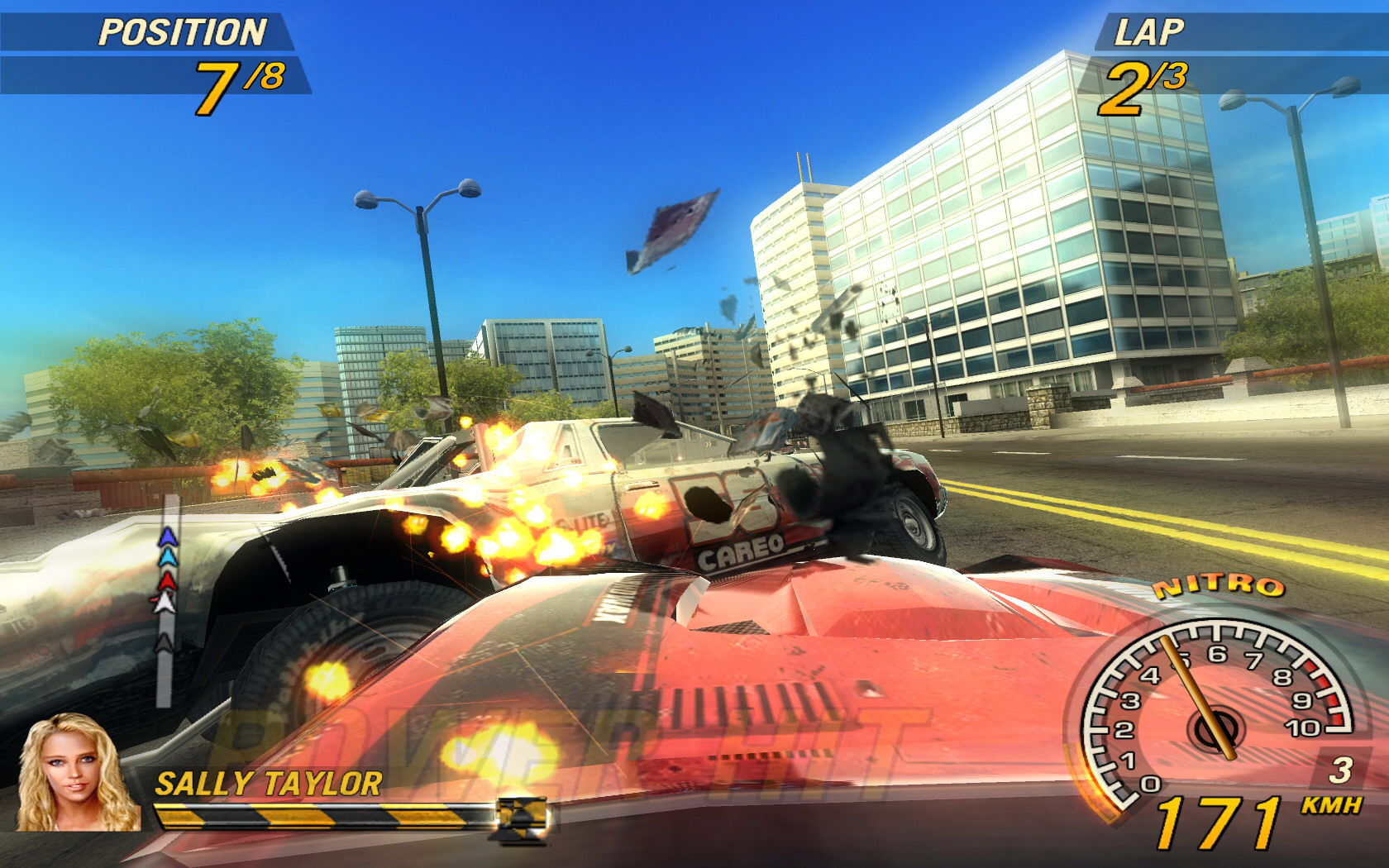This screenshot has height=868, width=1389.
Task: Select the vertical race progress tracker
Action: pos(167,598)
